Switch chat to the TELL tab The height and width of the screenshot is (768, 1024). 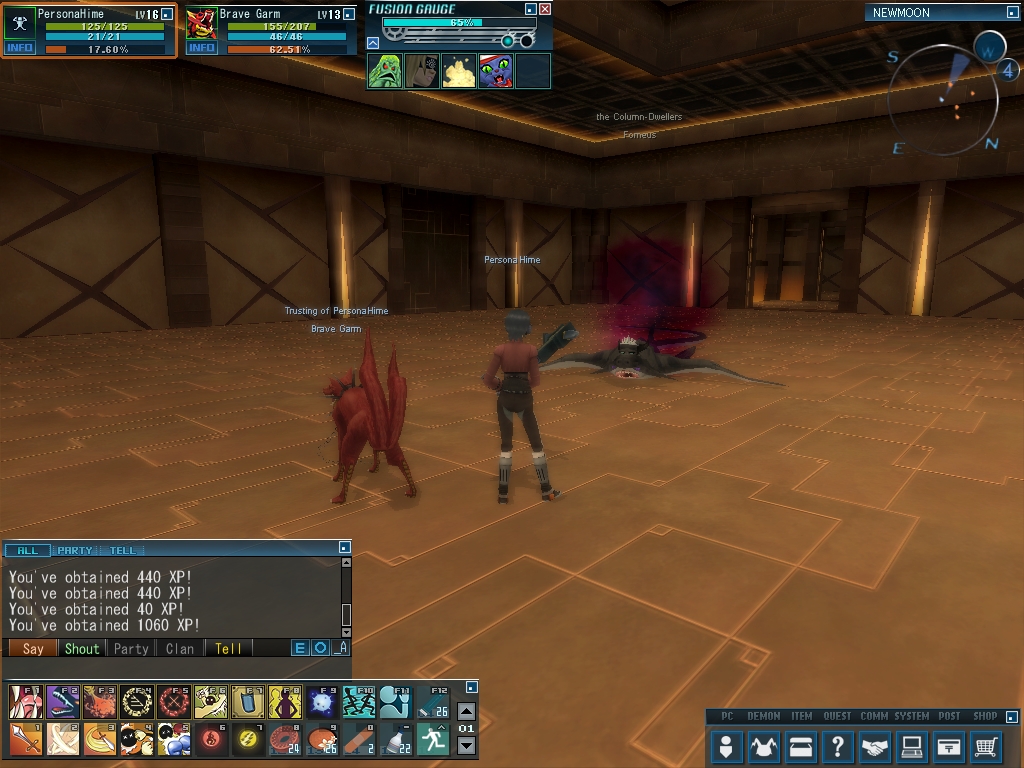click(x=122, y=550)
